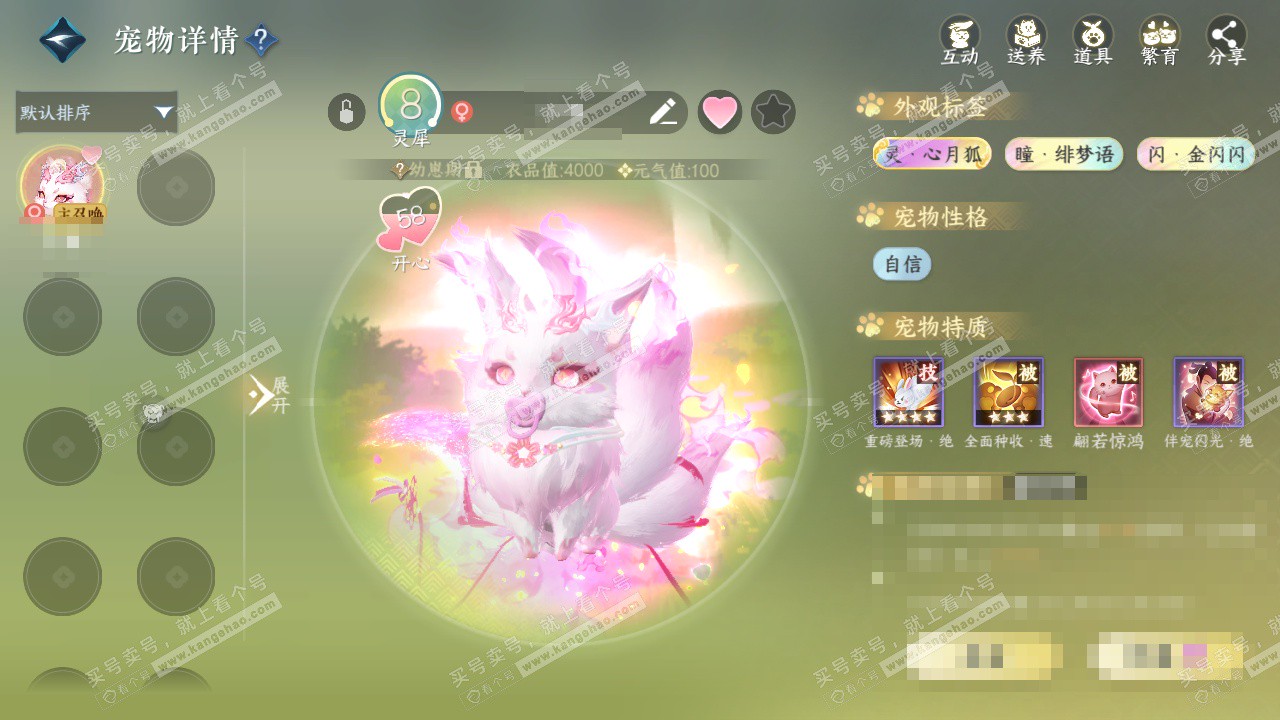1280x720 pixels.
Task: Open the 默认排序 sort dropdown
Action: tap(96, 112)
